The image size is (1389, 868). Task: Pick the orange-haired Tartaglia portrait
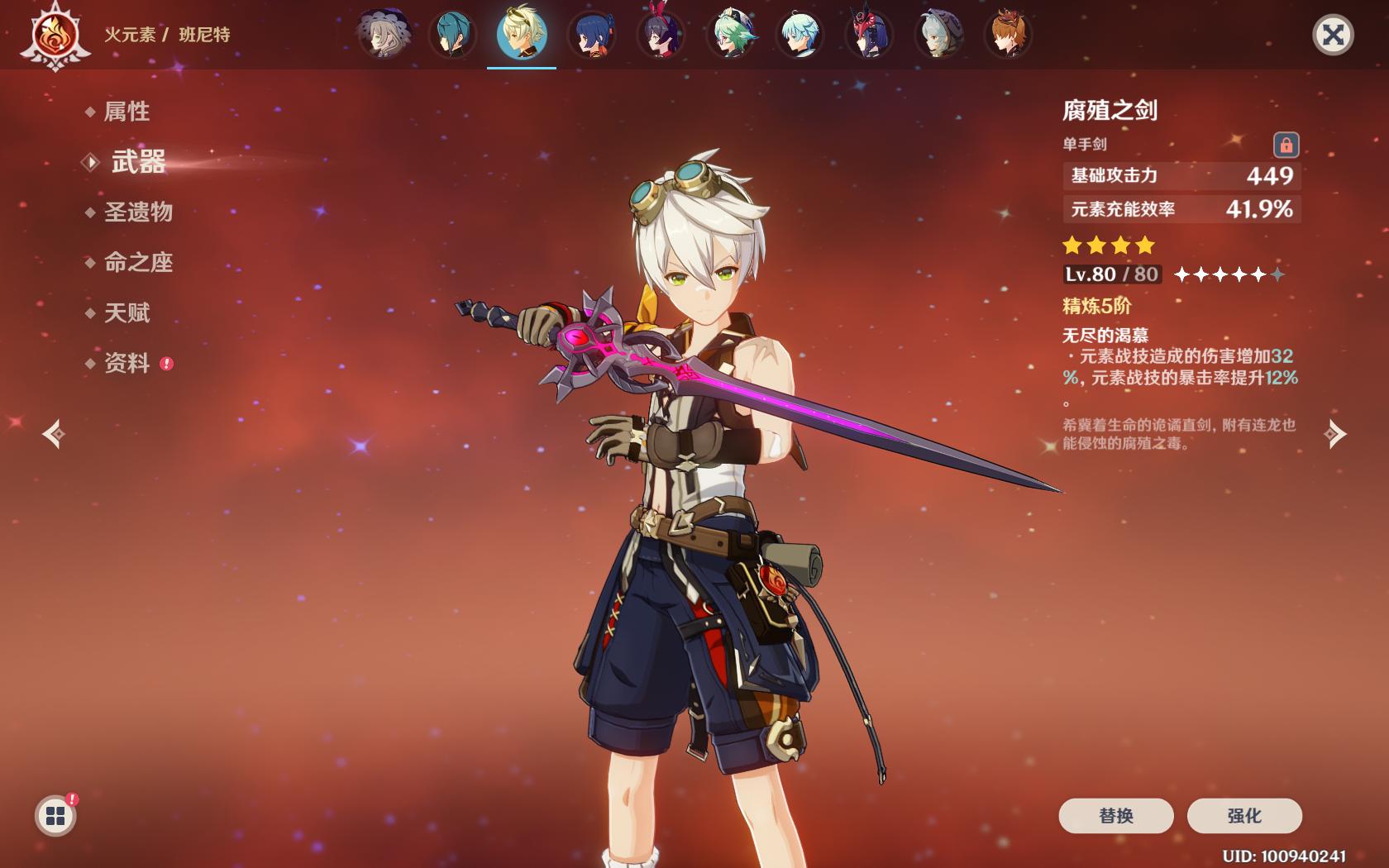[x=1009, y=35]
